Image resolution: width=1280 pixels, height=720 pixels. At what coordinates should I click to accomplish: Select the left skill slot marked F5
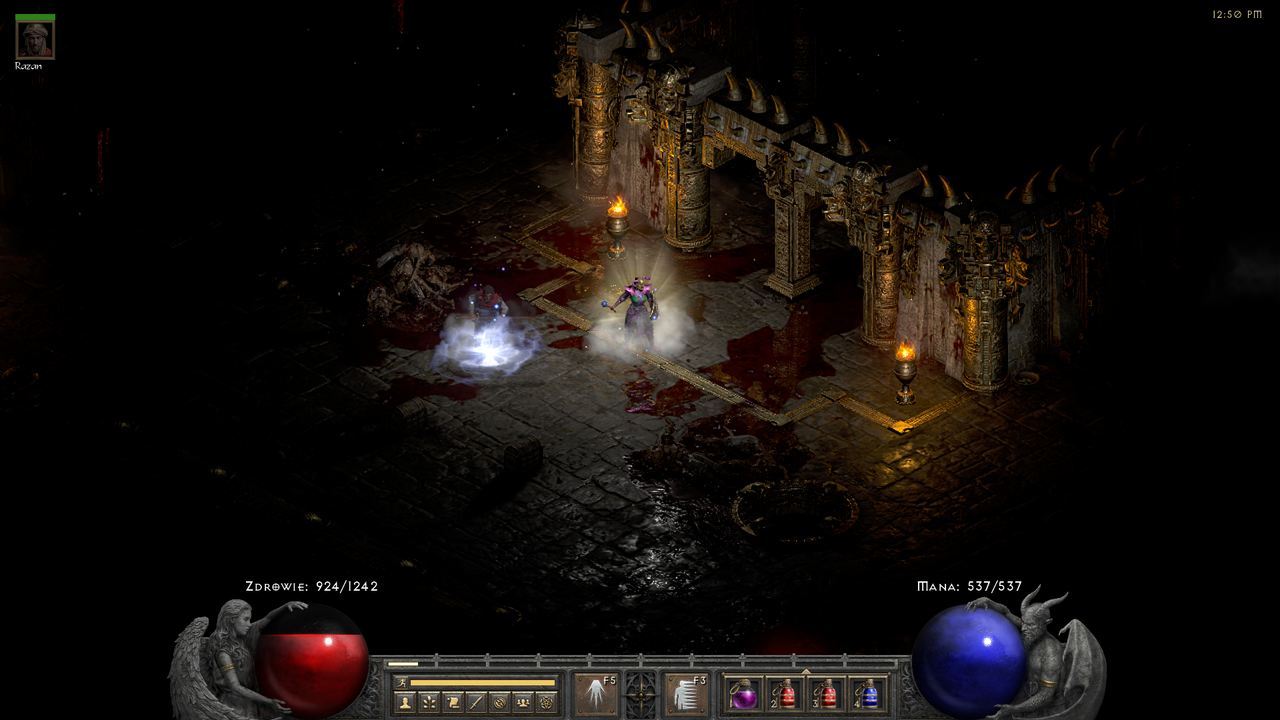tap(594, 694)
